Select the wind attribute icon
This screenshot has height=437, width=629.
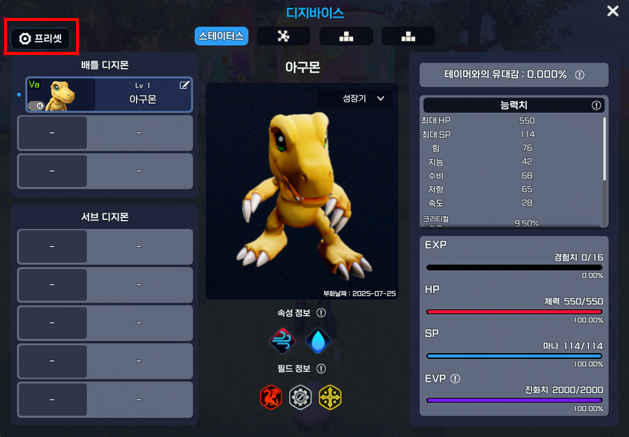[284, 341]
